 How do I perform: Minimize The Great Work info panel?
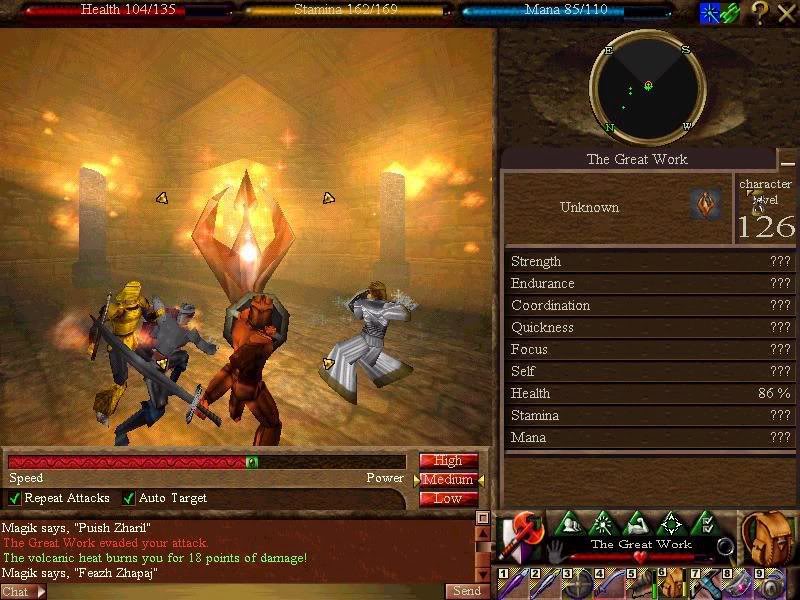pyautogui.click(x=788, y=162)
